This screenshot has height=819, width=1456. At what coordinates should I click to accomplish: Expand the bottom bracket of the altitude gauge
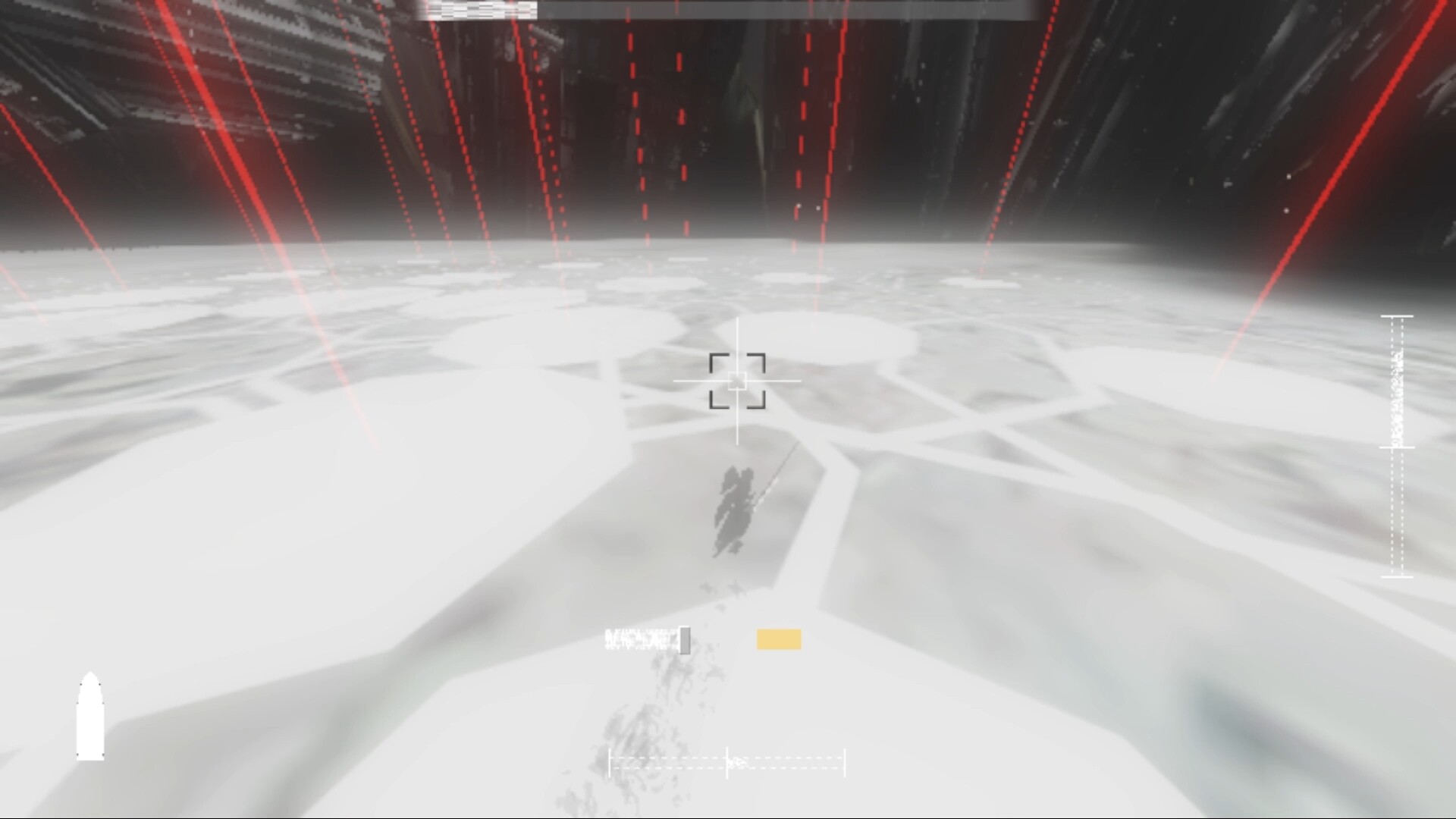[x=1397, y=577]
